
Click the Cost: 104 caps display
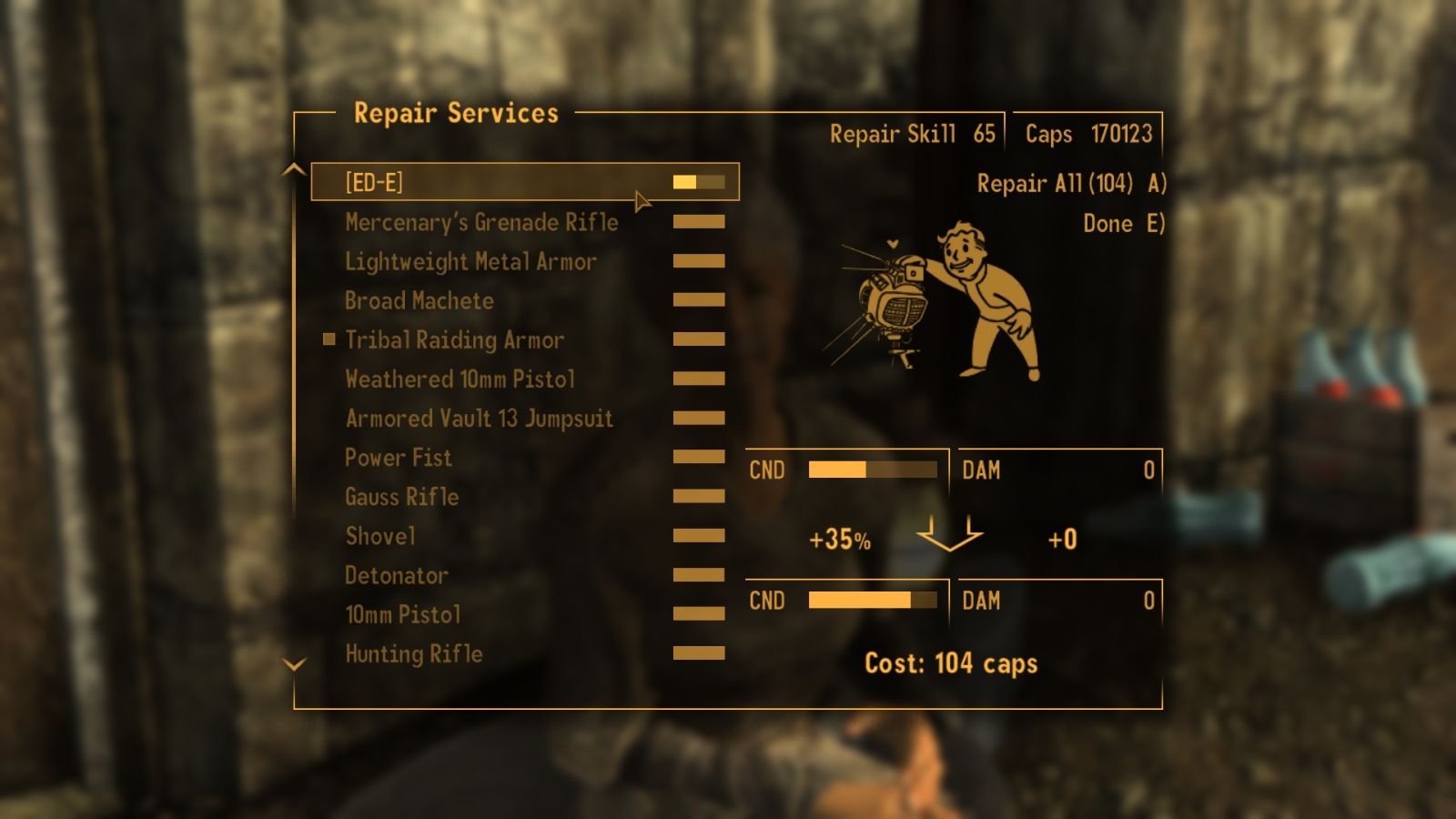pos(952,663)
